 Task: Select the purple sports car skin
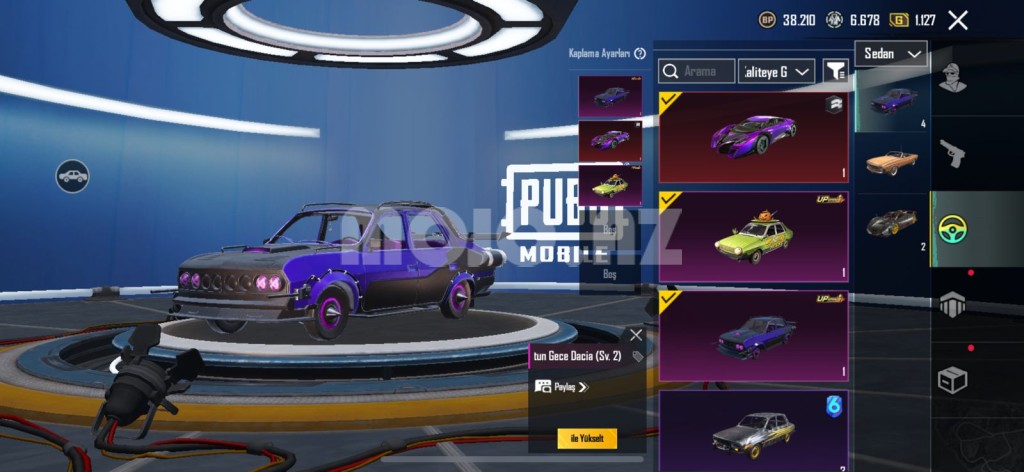[x=753, y=136]
